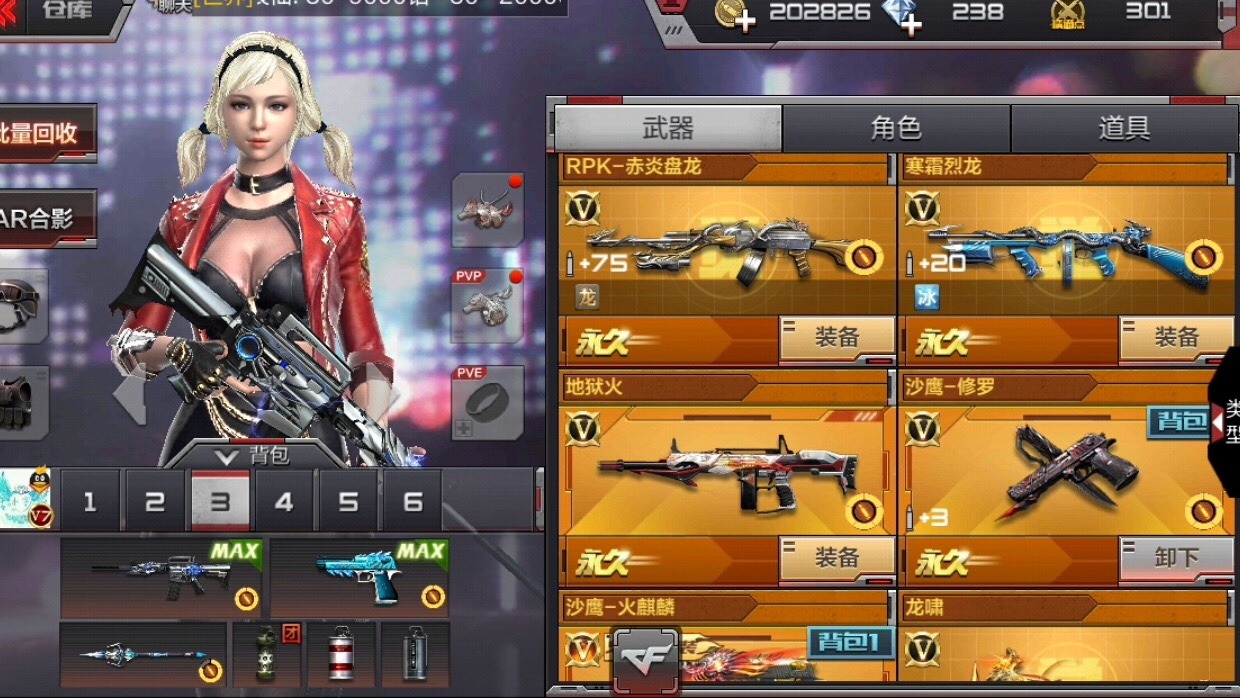Choose backpack slot 2
1240x698 pixels.
click(x=155, y=501)
